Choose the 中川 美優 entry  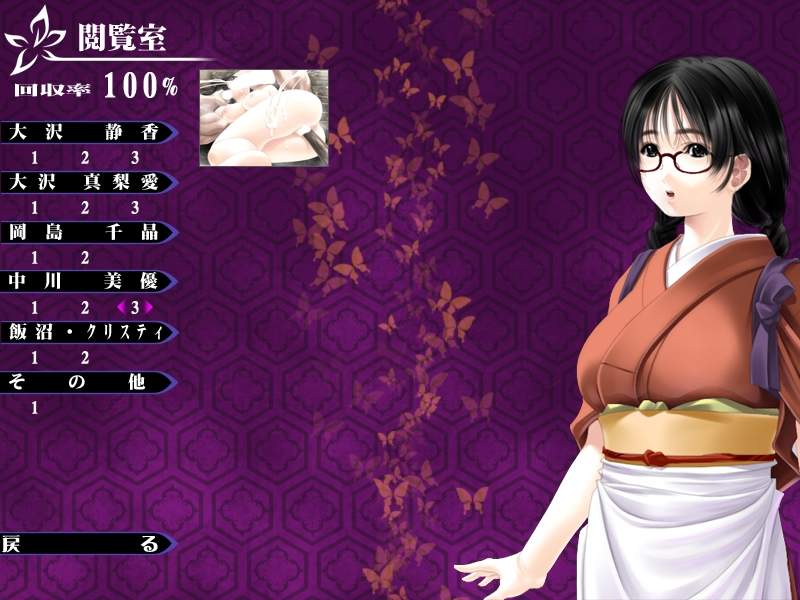pos(85,282)
